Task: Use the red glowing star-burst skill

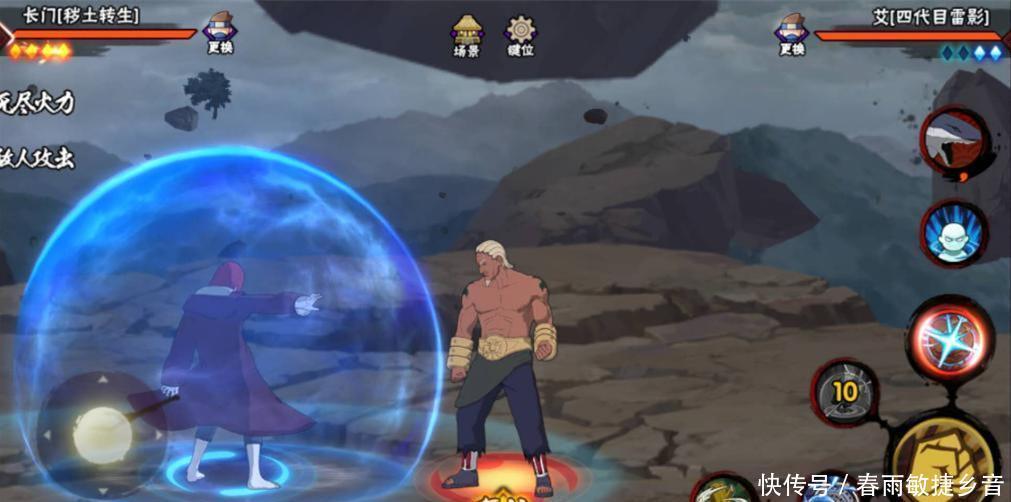Action: tap(949, 339)
